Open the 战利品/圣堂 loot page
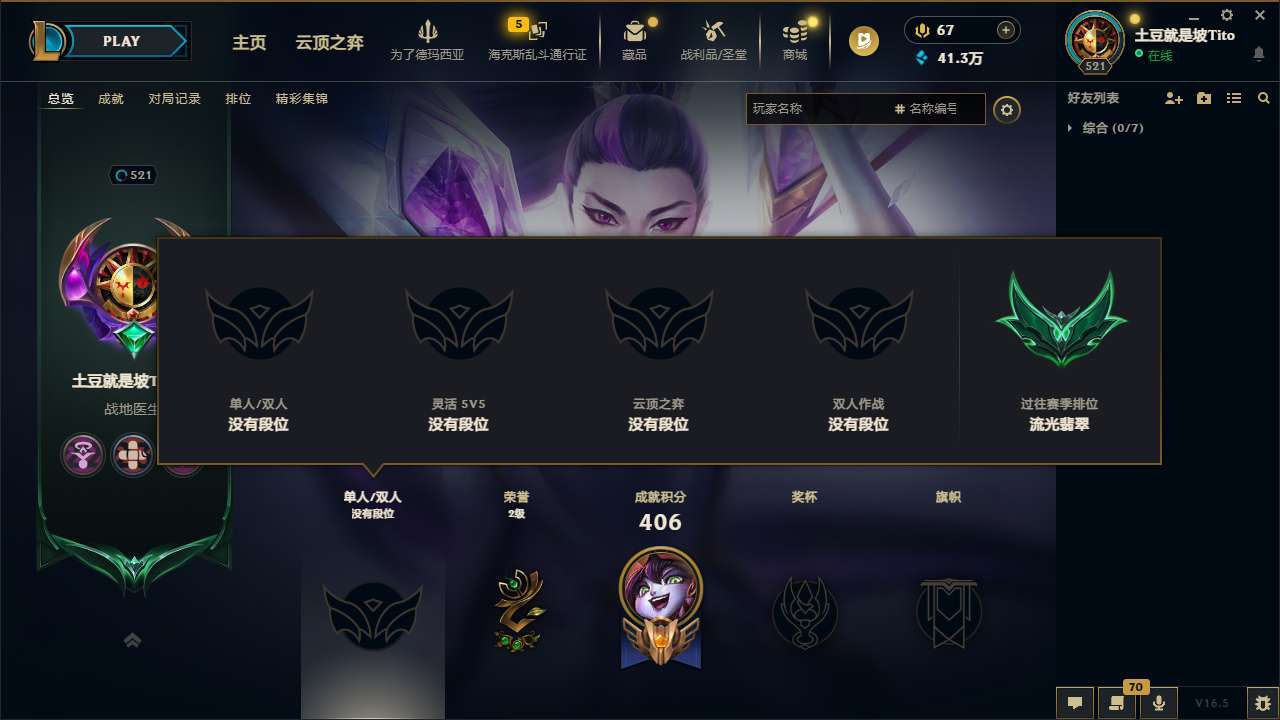The width and height of the screenshot is (1280, 720). point(711,40)
